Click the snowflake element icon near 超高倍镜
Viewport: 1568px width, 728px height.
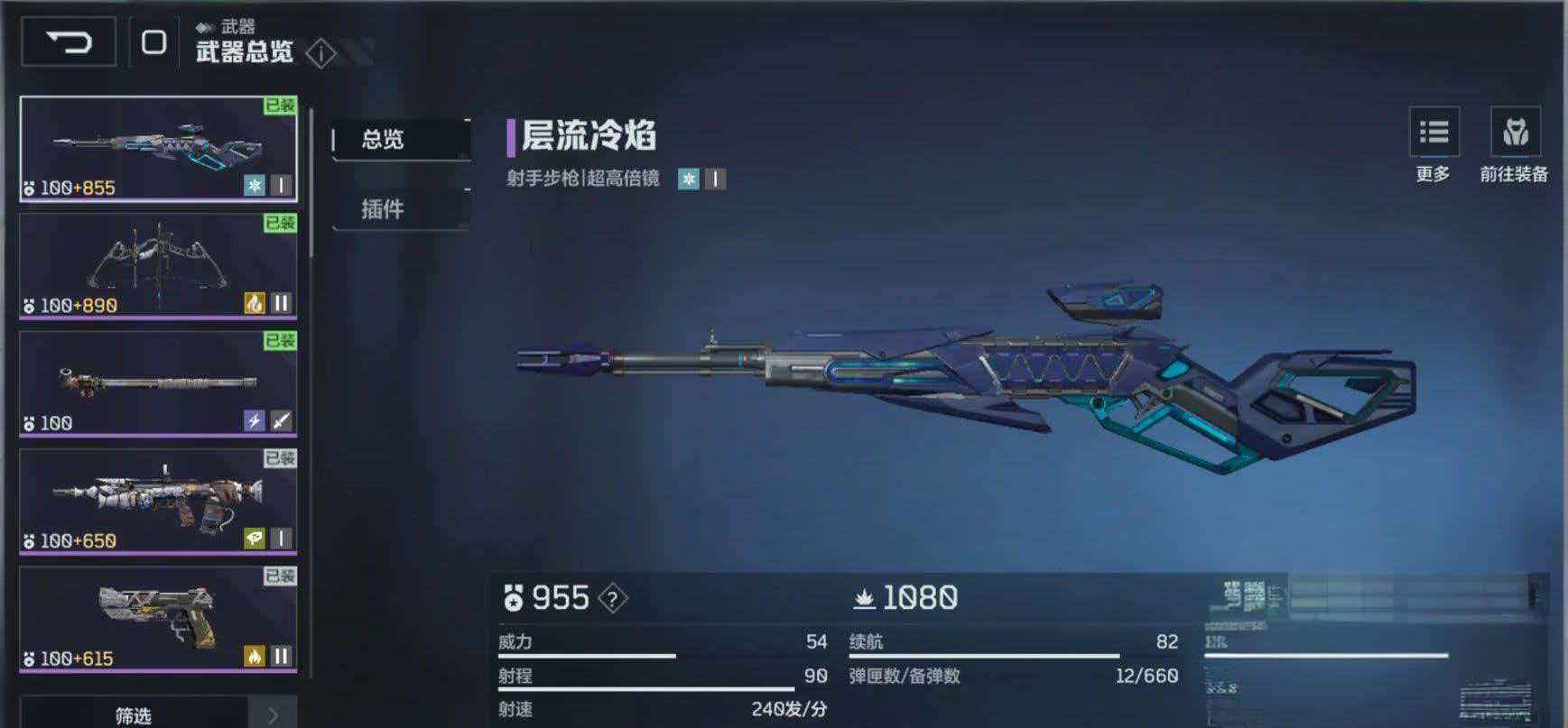coord(690,179)
